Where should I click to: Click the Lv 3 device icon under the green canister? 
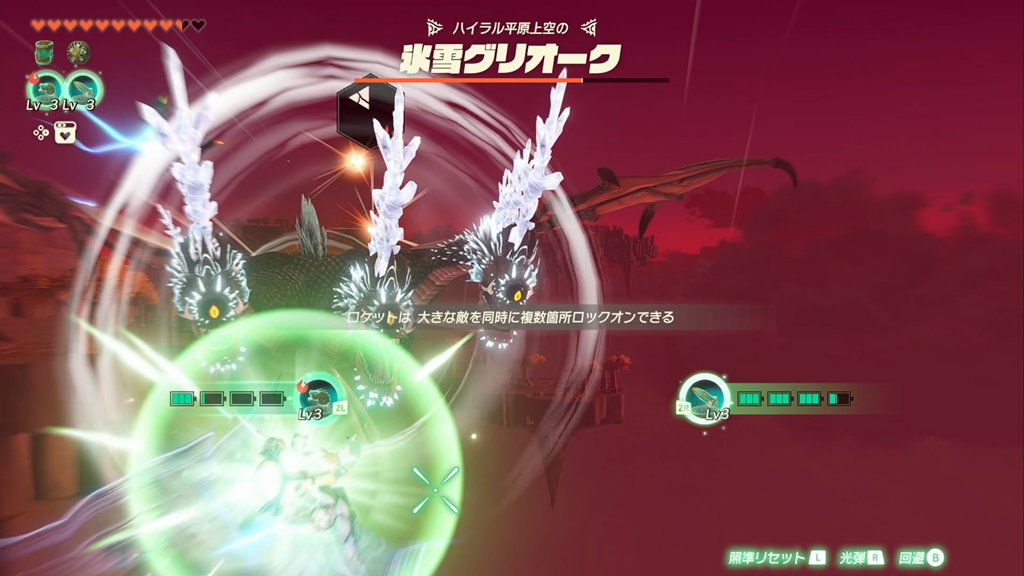point(46,87)
